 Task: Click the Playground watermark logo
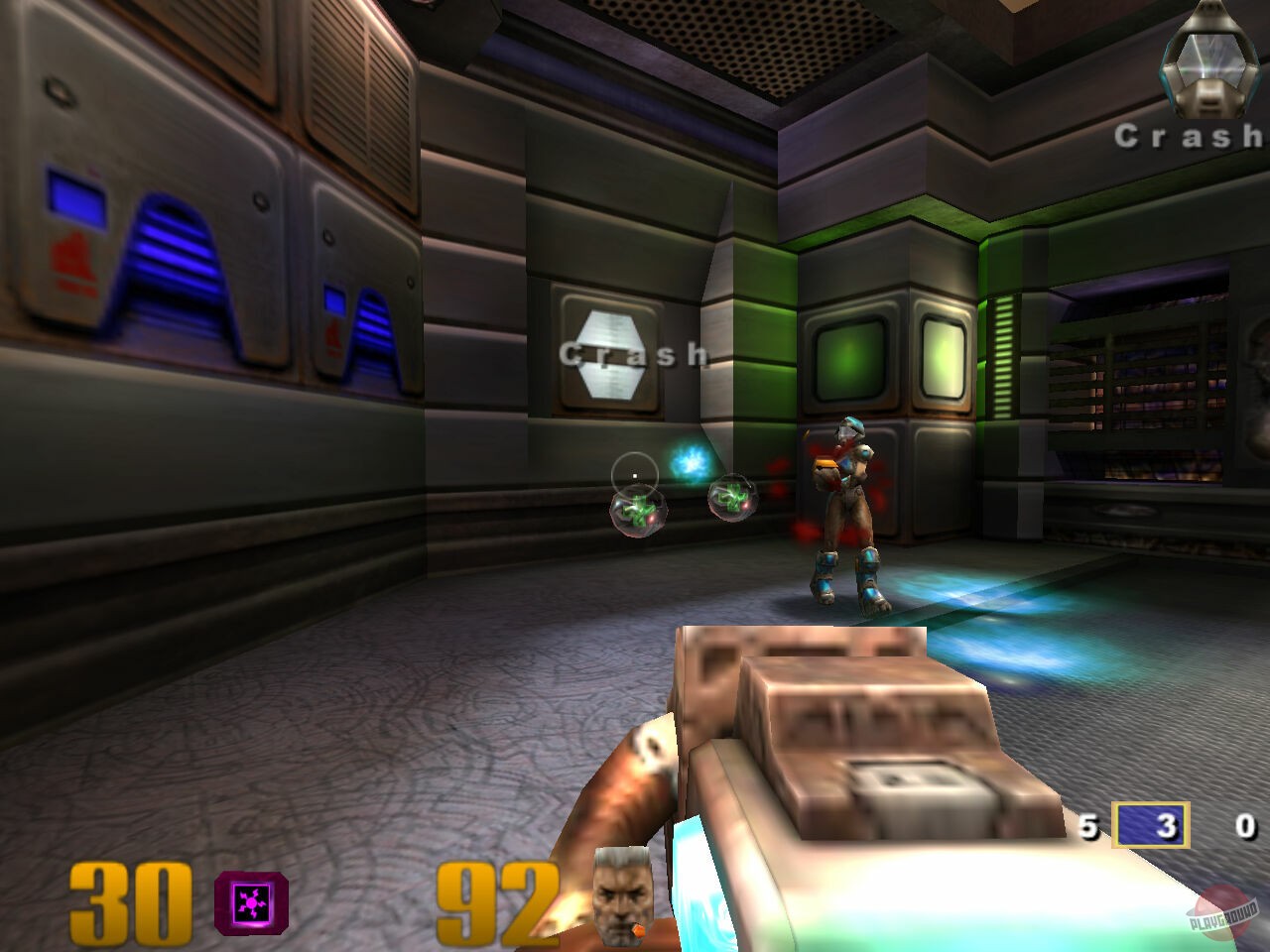1219,908
